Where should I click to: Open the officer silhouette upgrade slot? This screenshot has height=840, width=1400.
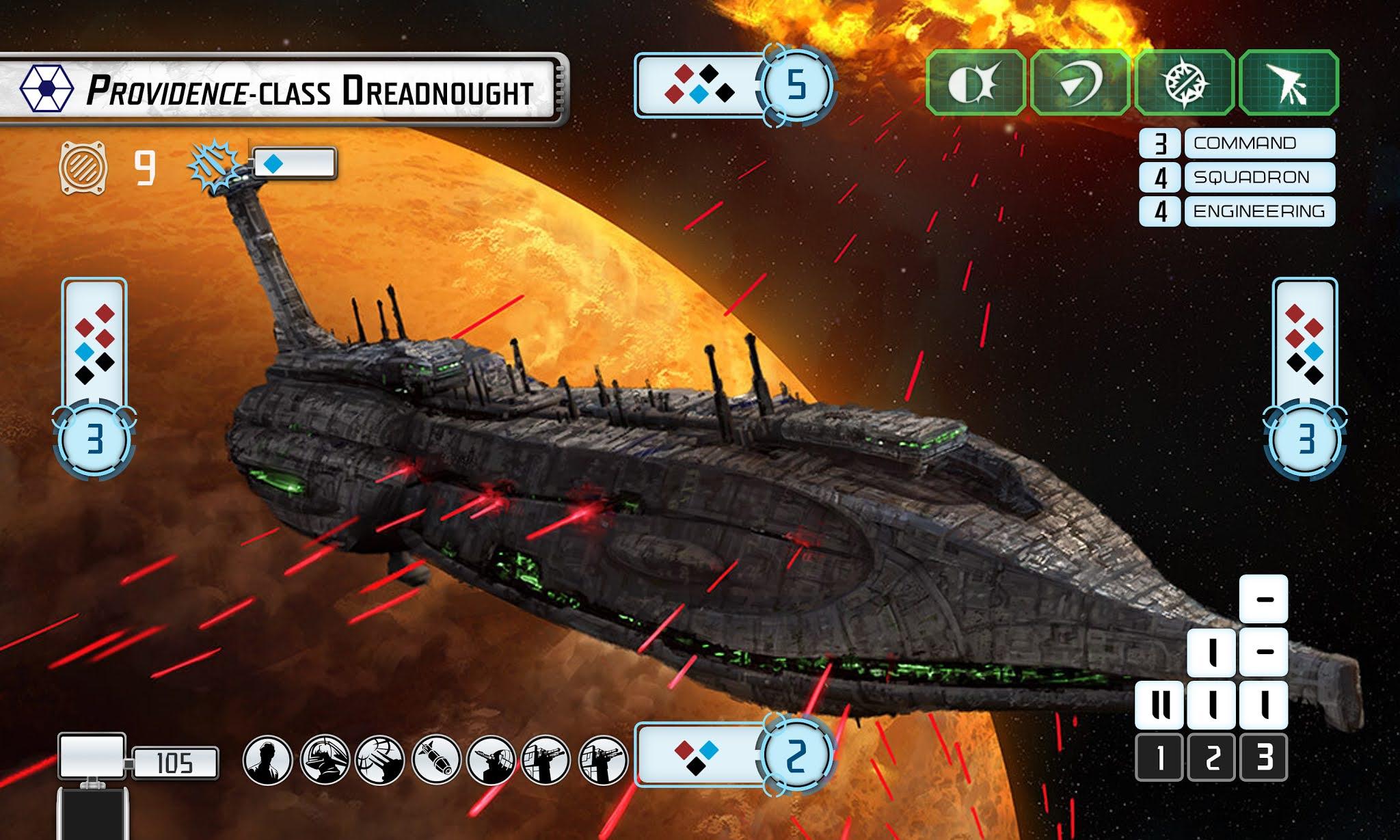click(267, 759)
